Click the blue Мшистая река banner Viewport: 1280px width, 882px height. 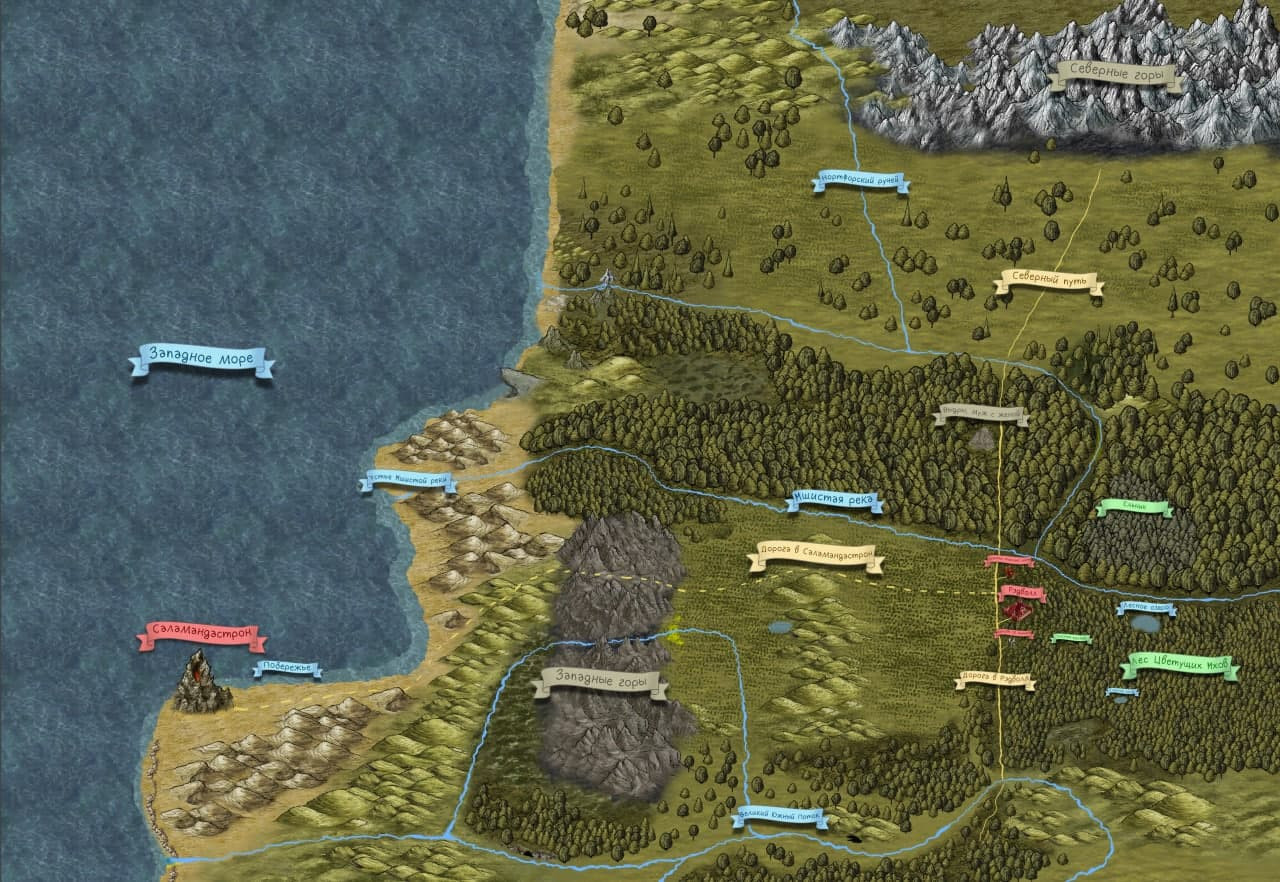coord(834,500)
